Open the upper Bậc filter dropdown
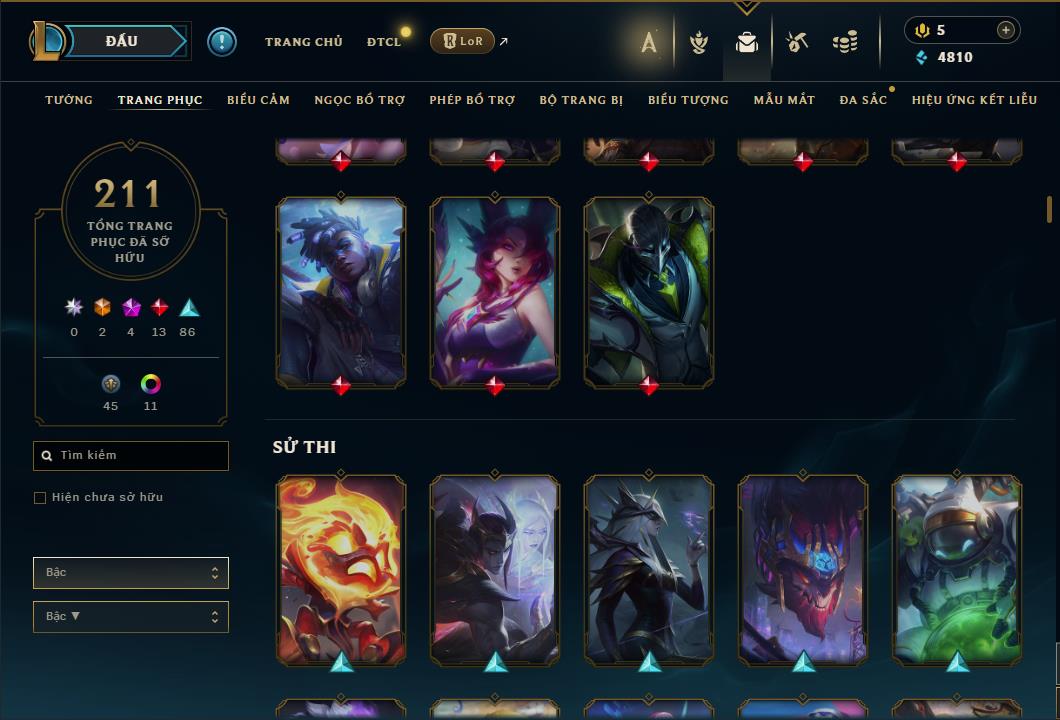 (x=131, y=573)
